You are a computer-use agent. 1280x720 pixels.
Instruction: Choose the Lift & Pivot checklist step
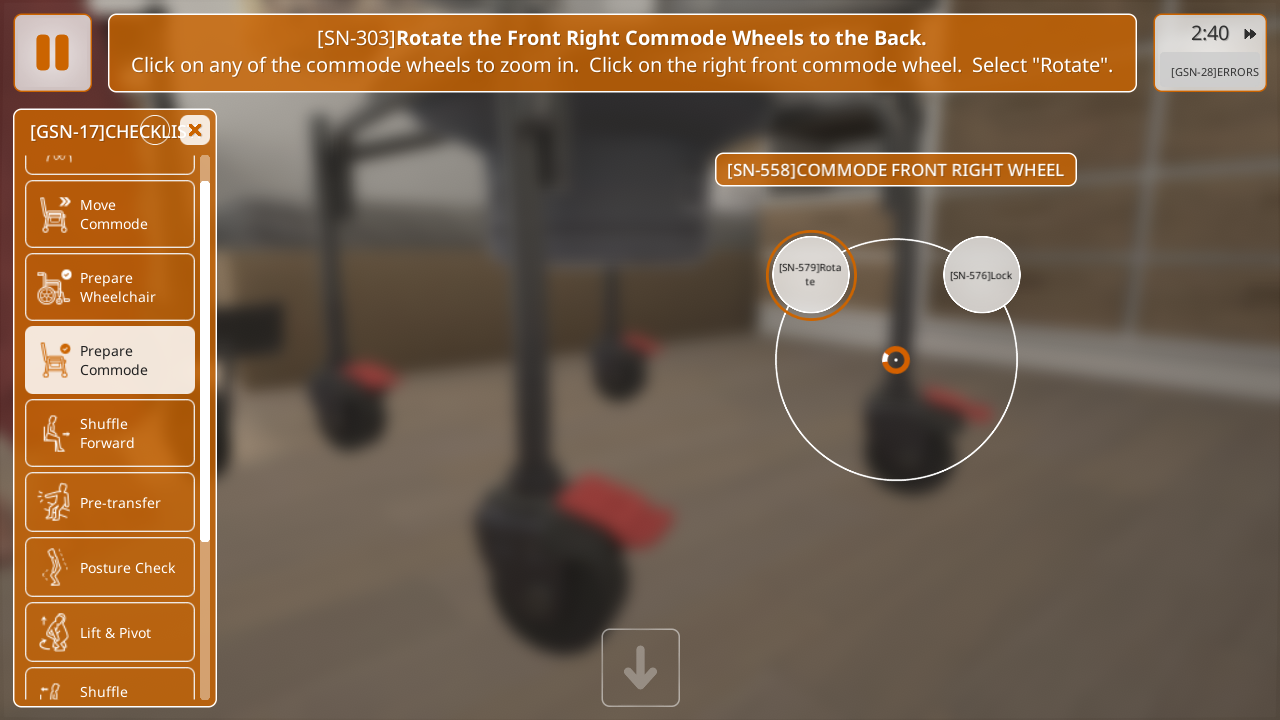(x=110, y=632)
